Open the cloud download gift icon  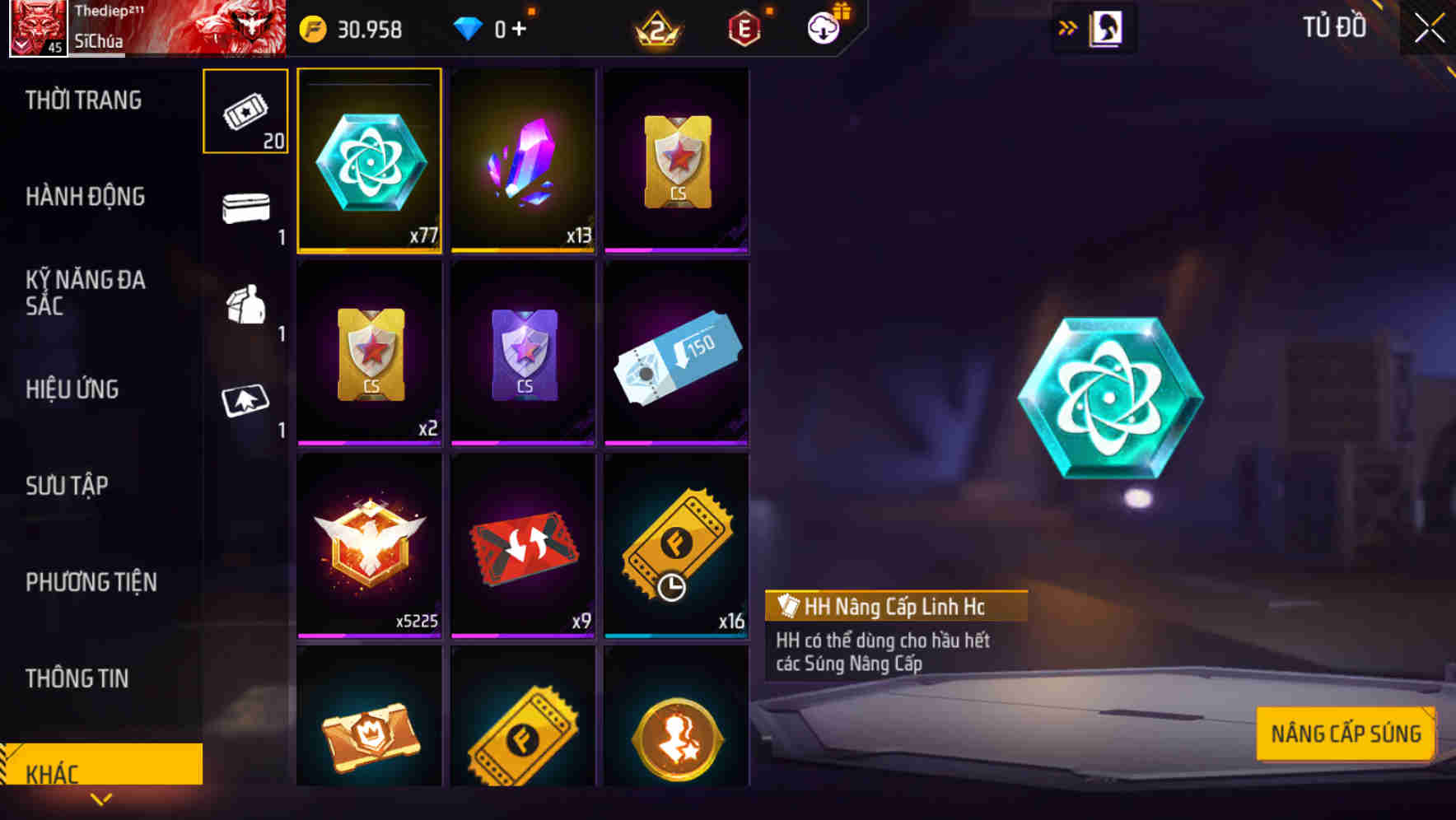tap(824, 29)
